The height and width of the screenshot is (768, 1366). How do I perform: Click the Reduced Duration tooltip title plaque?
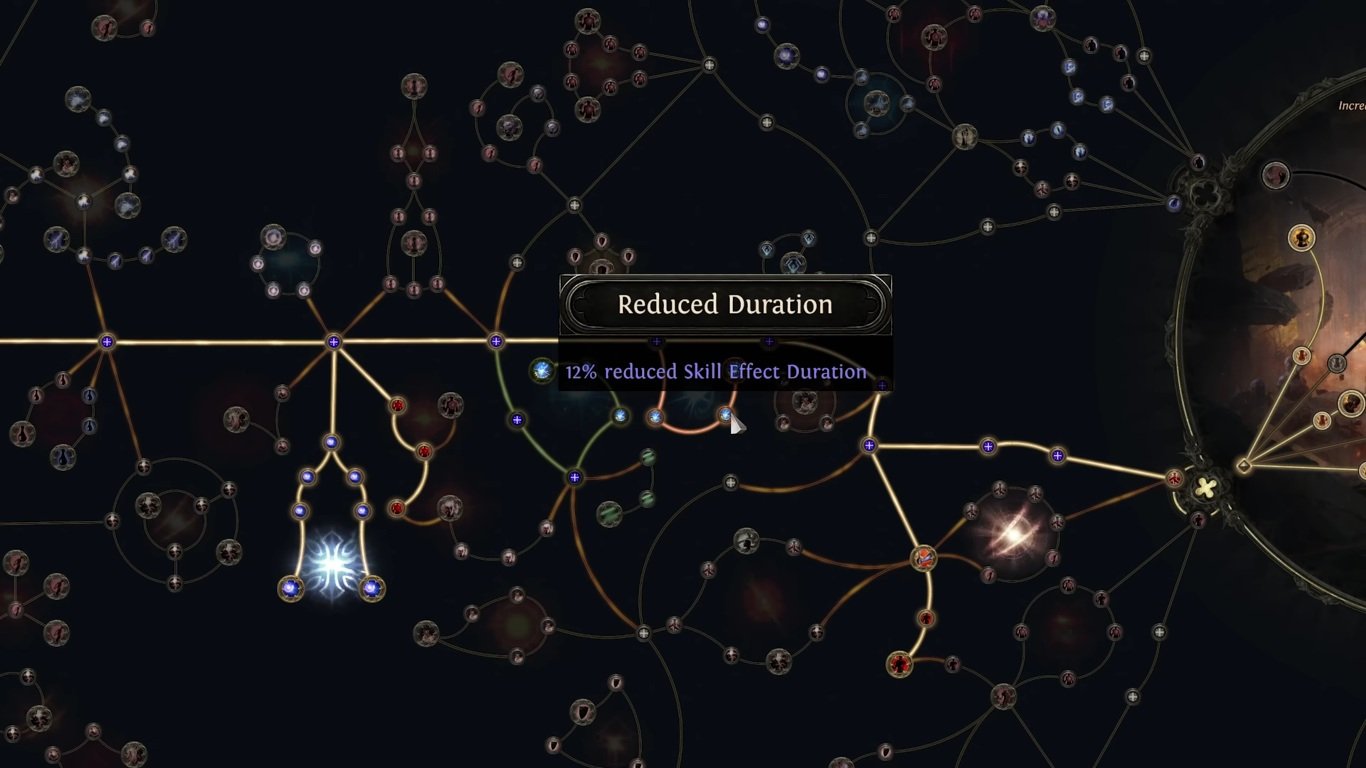724,304
